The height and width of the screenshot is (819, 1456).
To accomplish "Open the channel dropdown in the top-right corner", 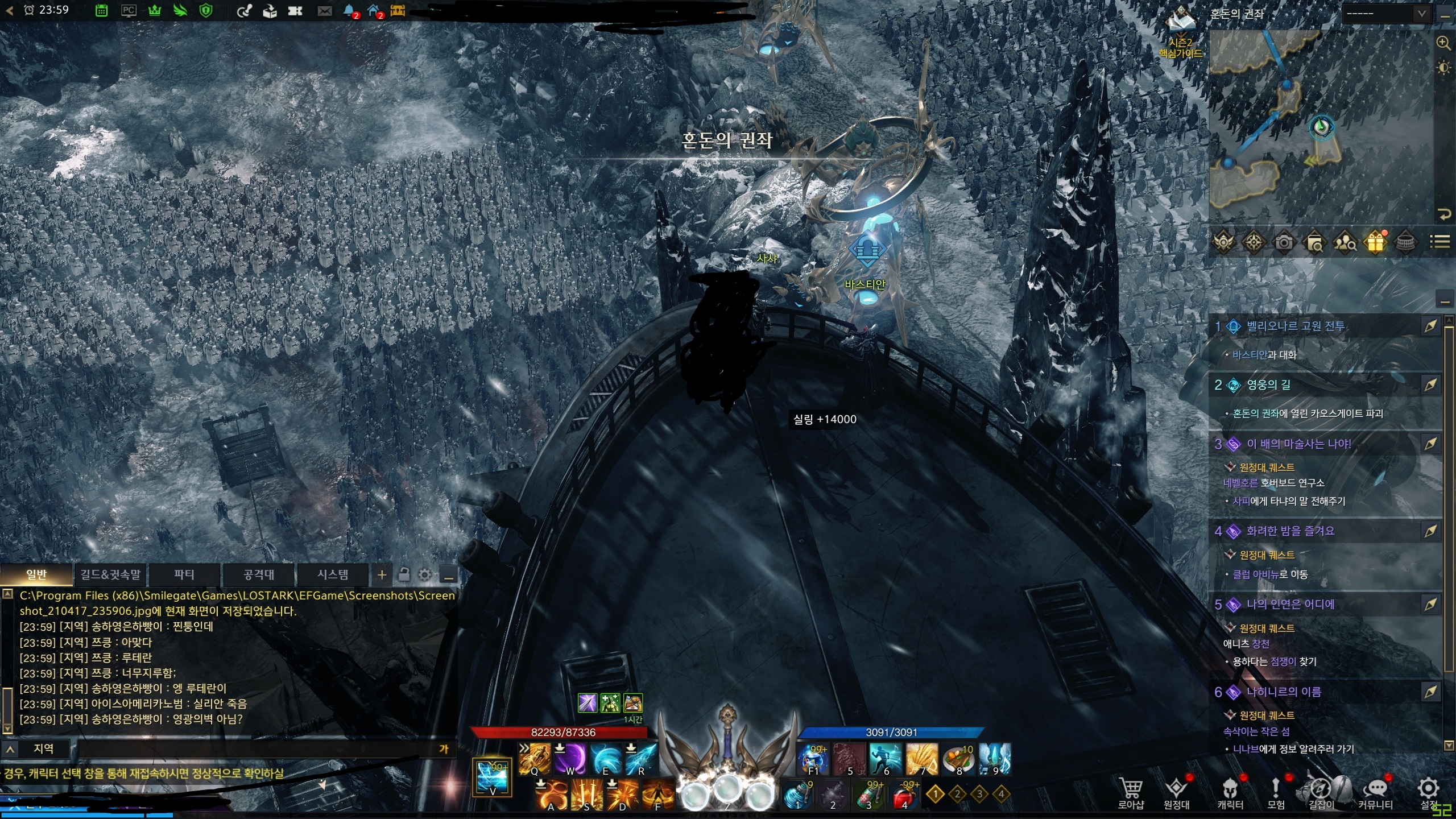I will coord(1384,14).
